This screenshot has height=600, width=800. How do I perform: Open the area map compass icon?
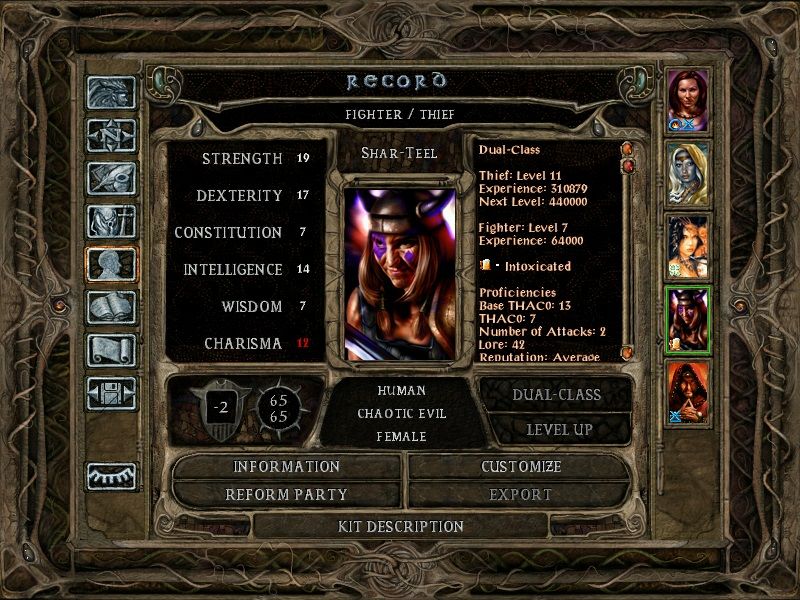point(110,135)
